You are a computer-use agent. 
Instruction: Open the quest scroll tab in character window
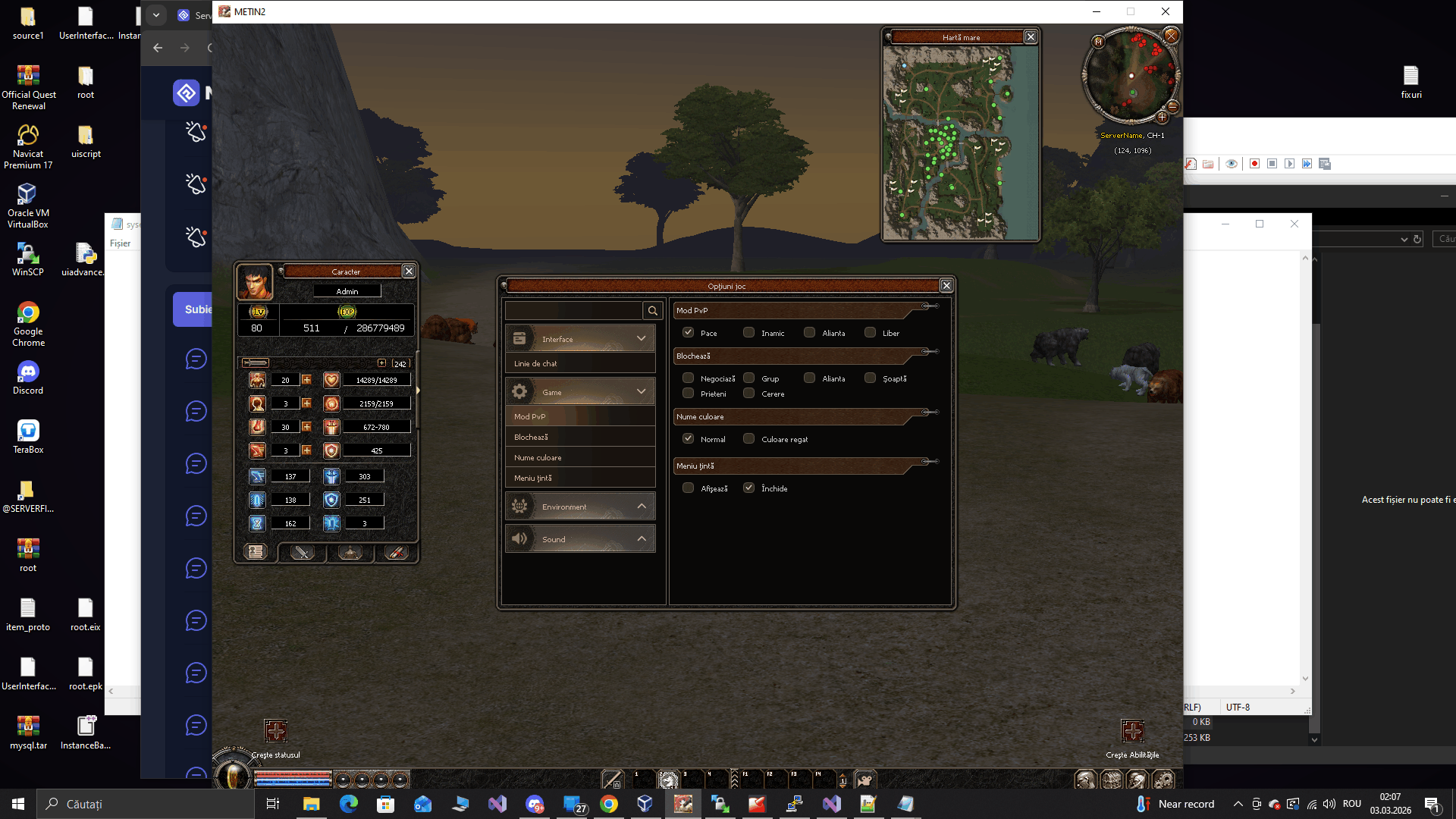(x=395, y=553)
